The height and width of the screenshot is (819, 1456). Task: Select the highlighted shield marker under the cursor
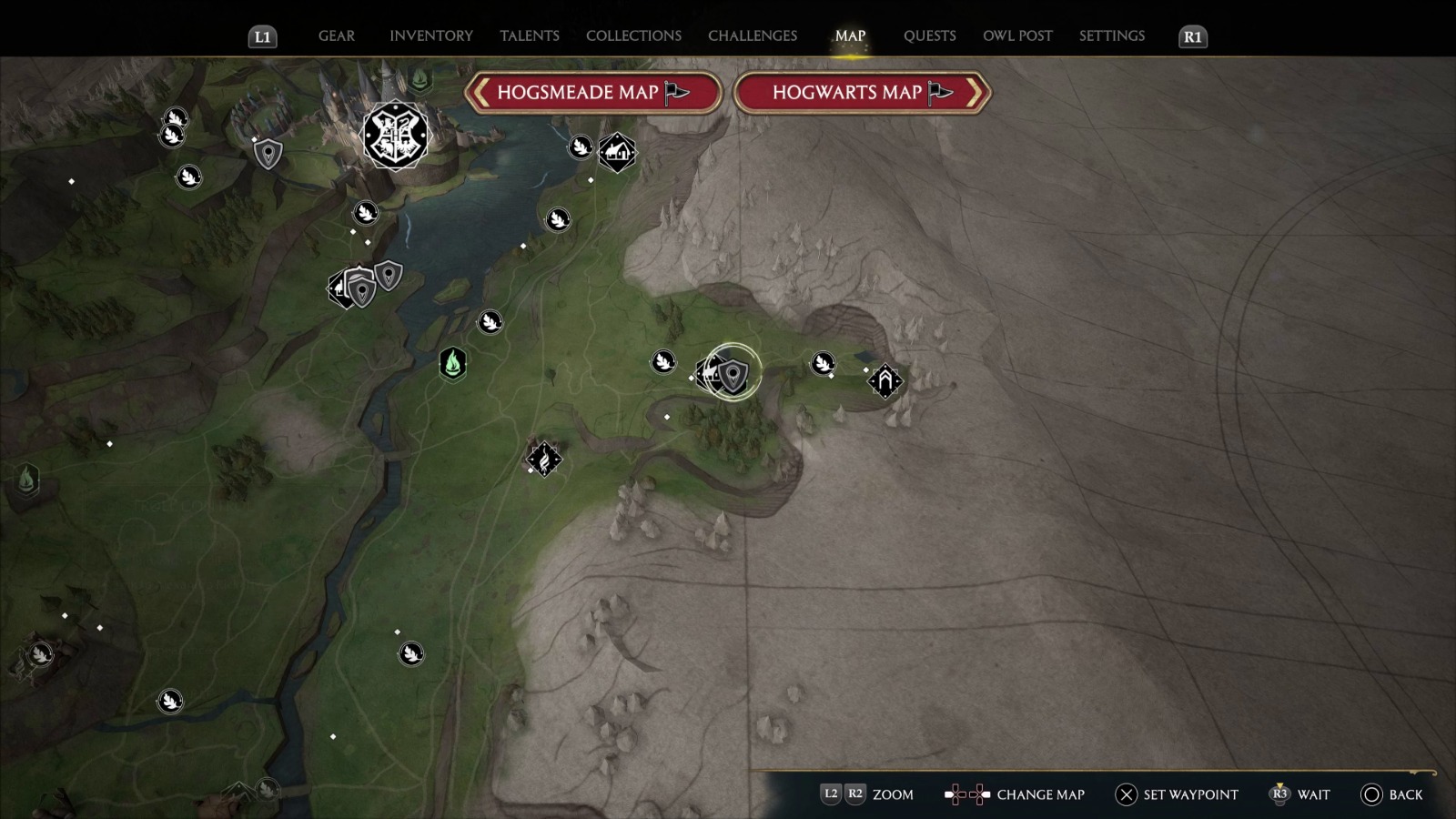[x=733, y=373]
